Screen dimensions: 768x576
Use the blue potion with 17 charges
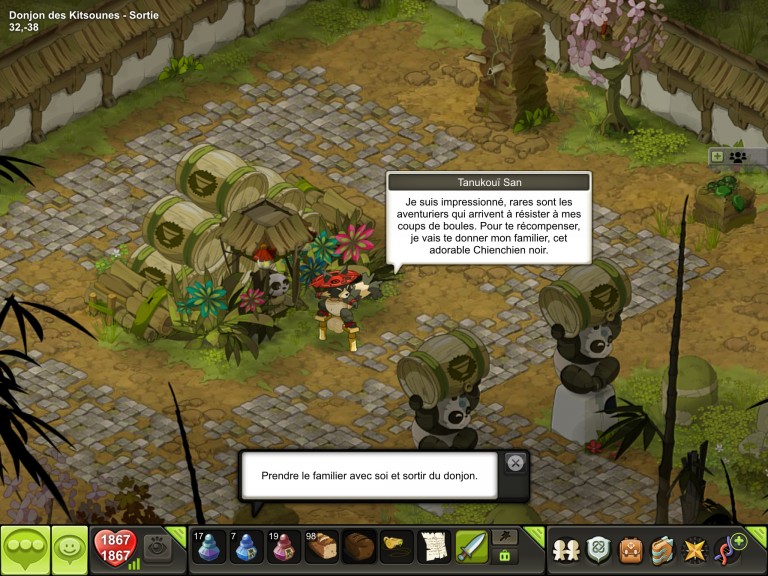pos(209,548)
